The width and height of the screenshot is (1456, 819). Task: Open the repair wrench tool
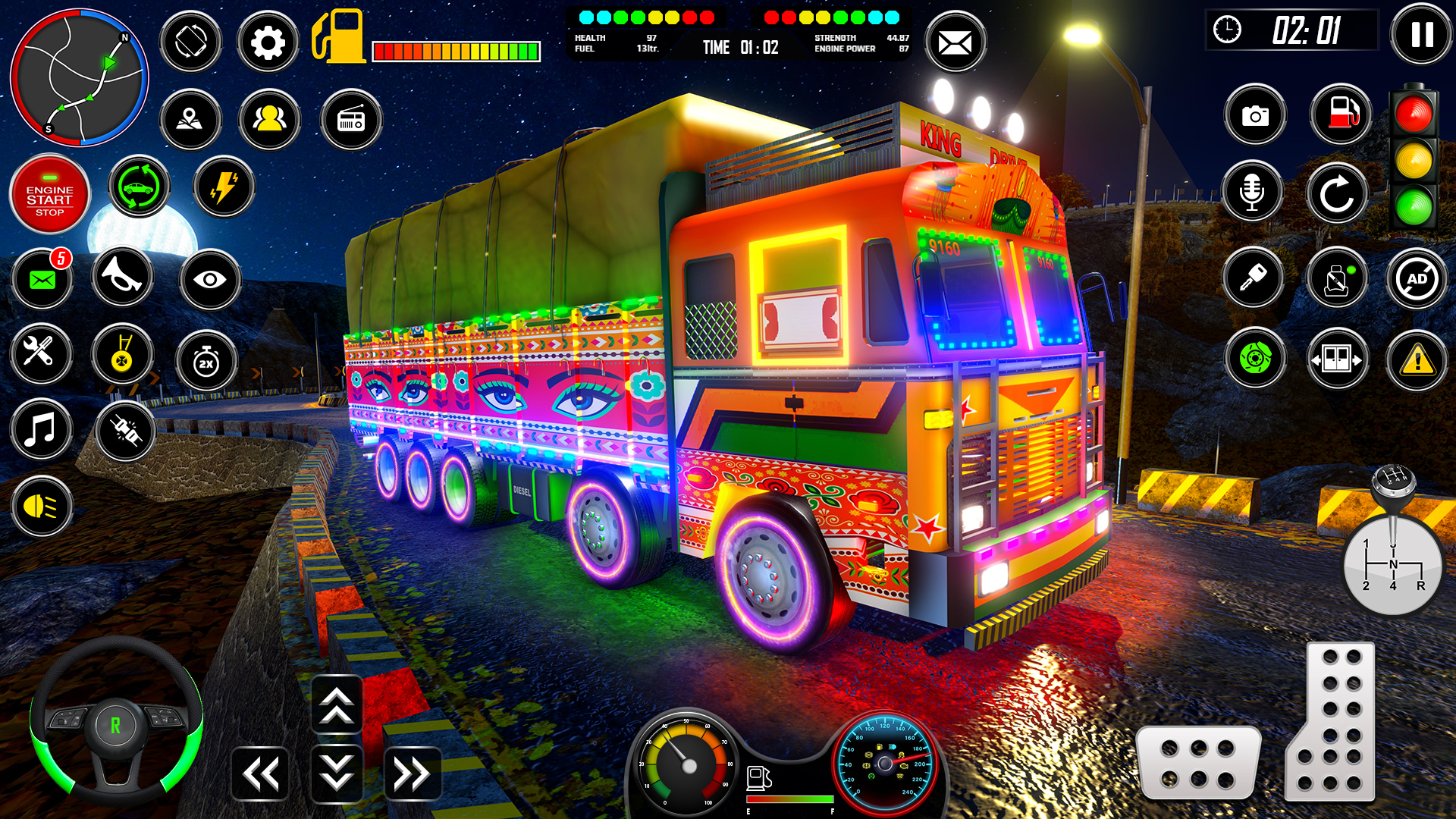pos(42,355)
